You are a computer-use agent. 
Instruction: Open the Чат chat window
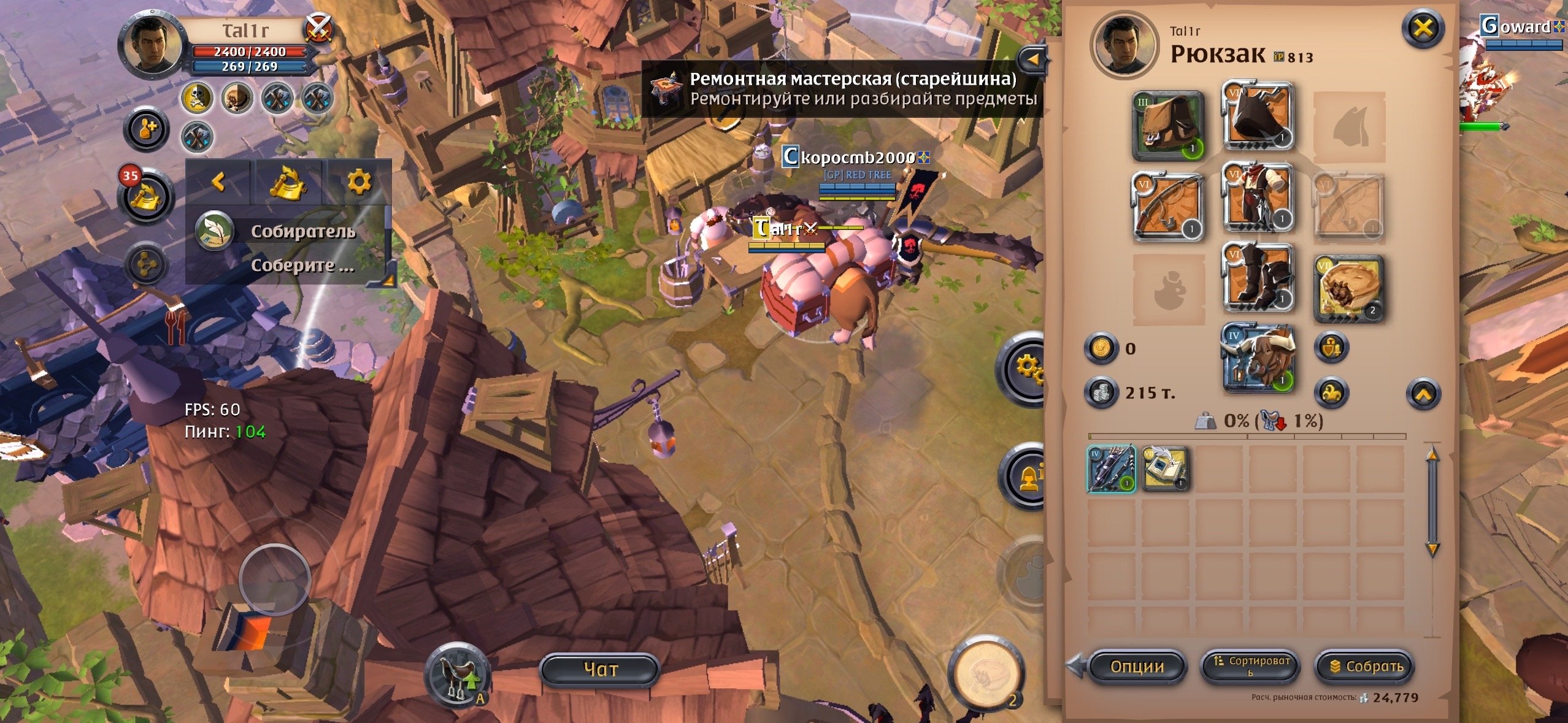[x=599, y=669]
